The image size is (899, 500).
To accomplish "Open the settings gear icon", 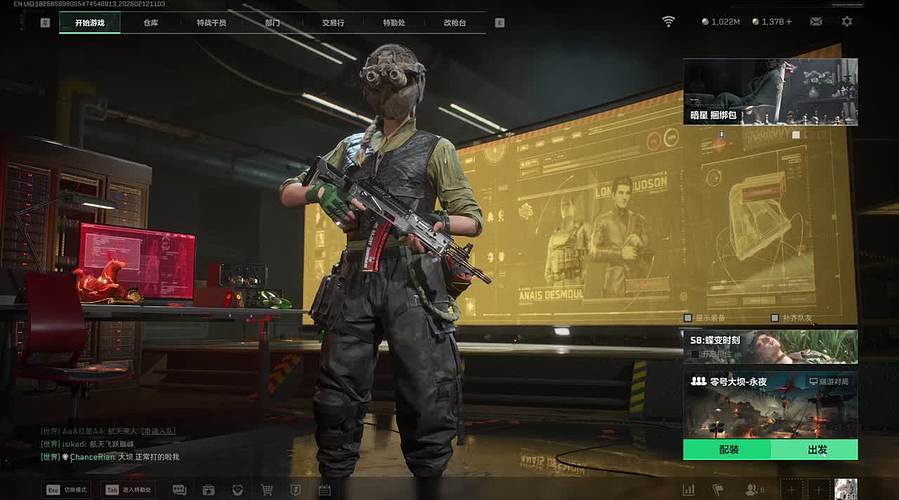I will coord(847,21).
